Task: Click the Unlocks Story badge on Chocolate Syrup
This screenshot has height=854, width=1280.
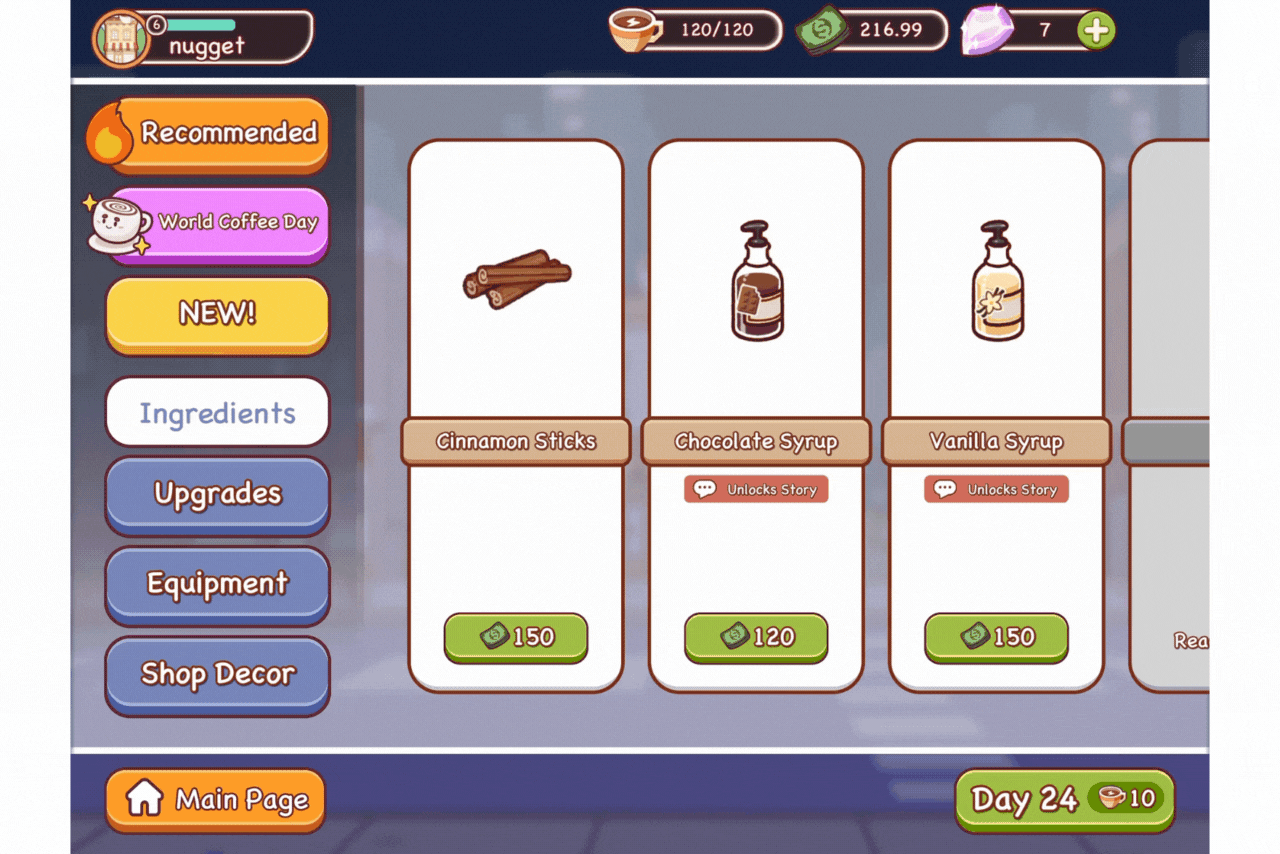Action: point(755,489)
